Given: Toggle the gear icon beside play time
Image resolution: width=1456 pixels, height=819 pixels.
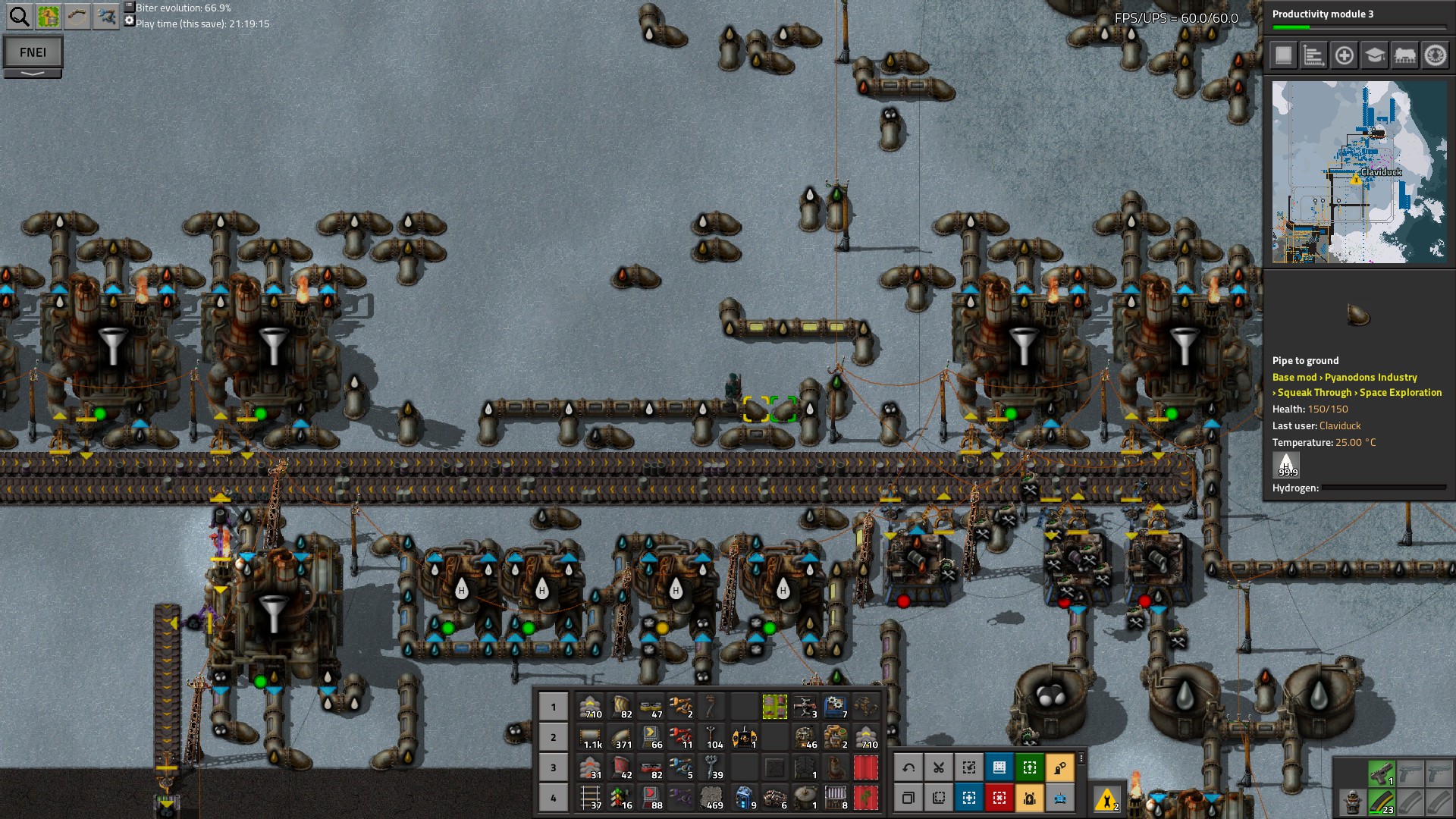Looking at the screenshot, I should (129, 21).
